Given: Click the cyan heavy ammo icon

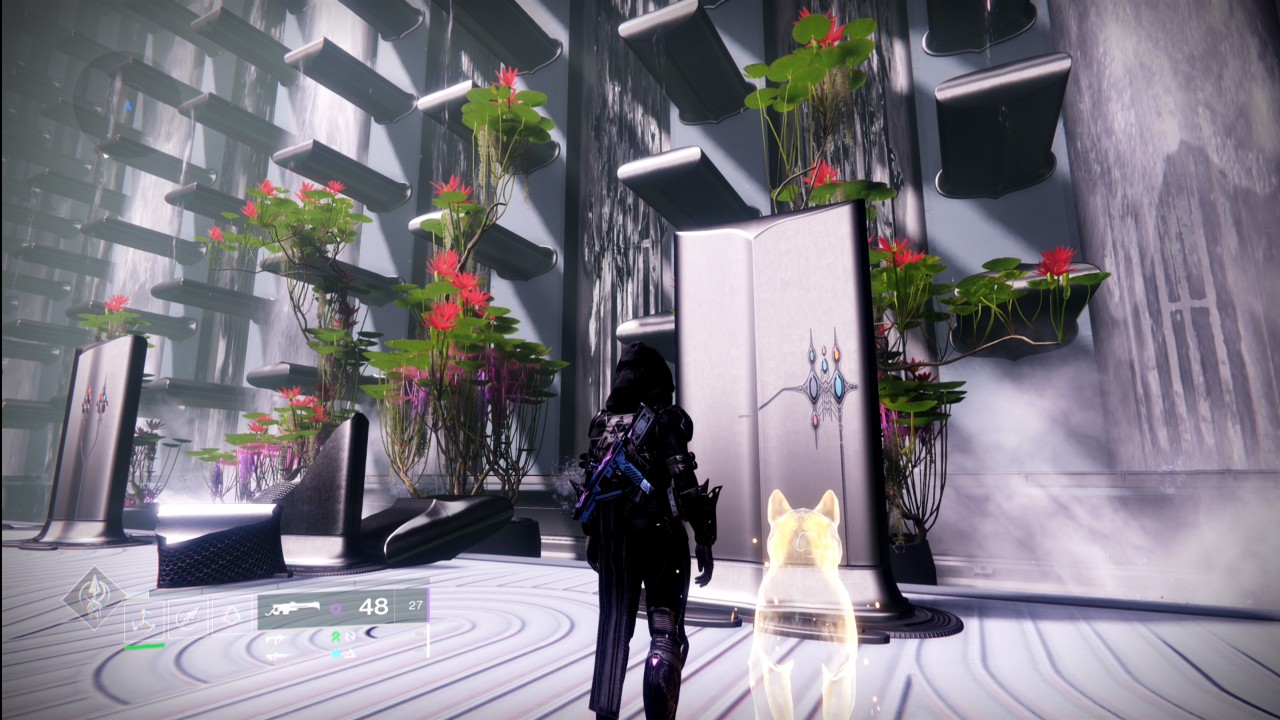Looking at the screenshot, I should click(x=336, y=655).
